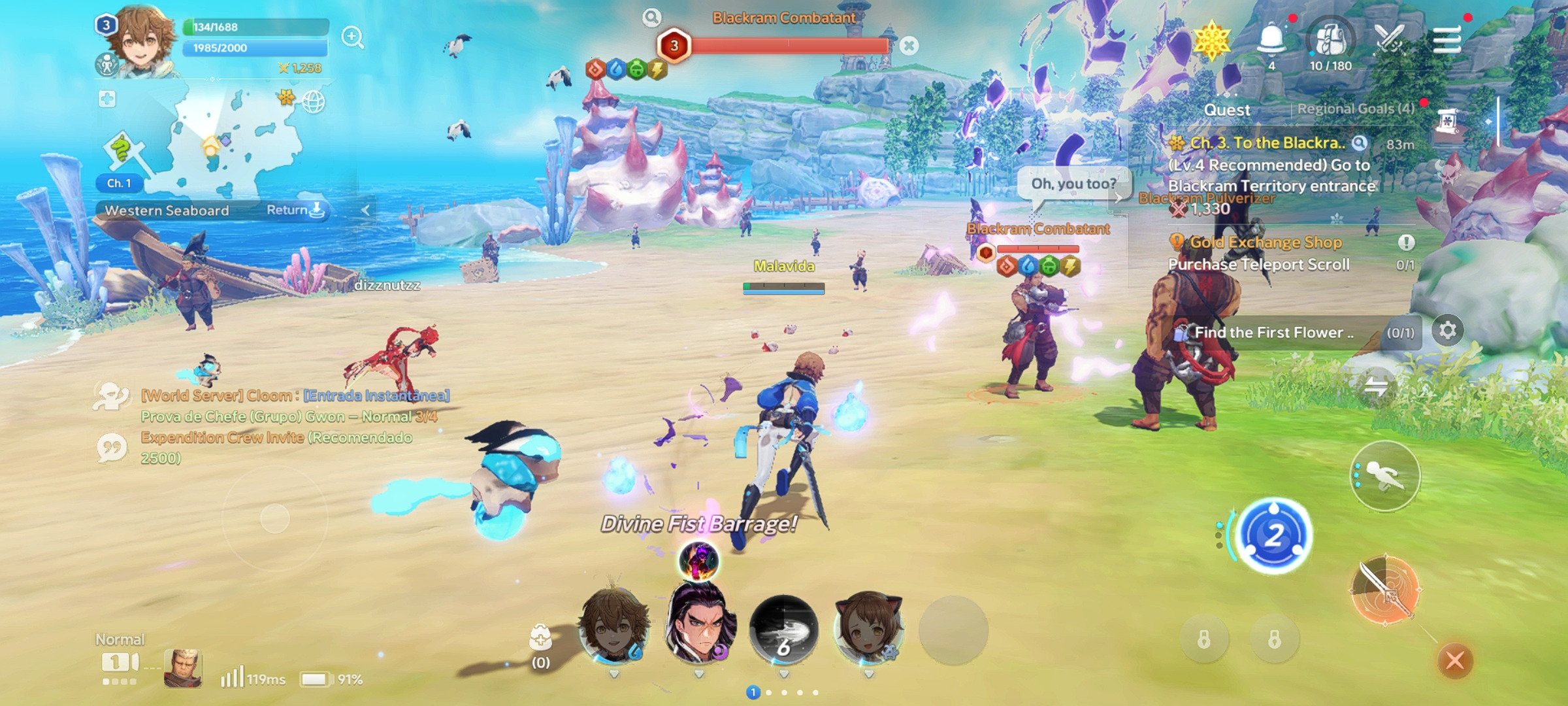Open the gear settings beside First Flower
The image size is (1568, 706).
[x=1447, y=331]
